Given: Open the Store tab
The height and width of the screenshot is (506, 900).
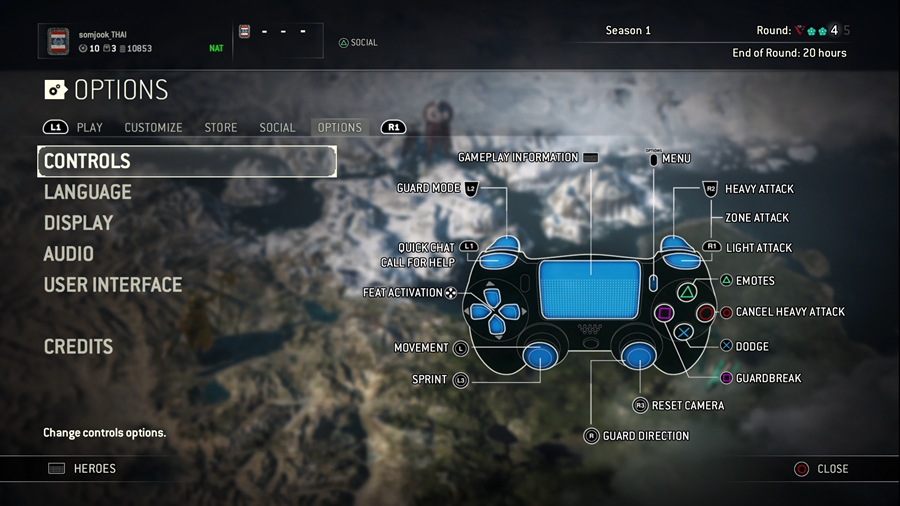Looking at the screenshot, I should click(x=221, y=128).
